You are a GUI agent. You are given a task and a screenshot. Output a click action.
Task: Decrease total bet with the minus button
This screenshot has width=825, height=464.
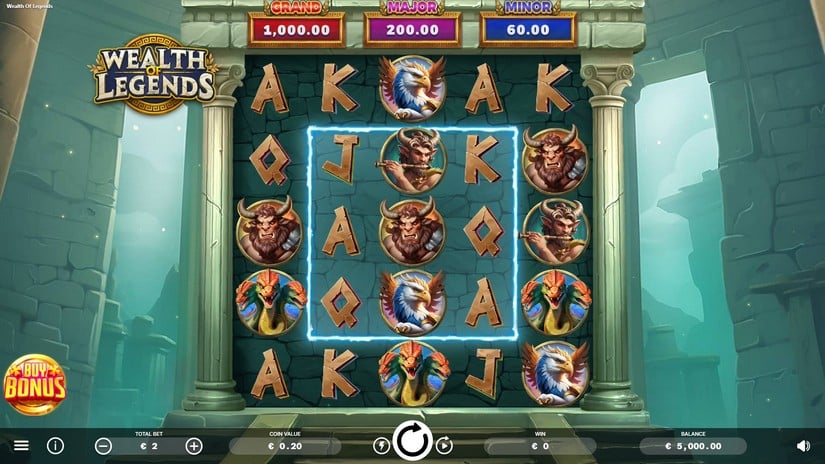104,446
